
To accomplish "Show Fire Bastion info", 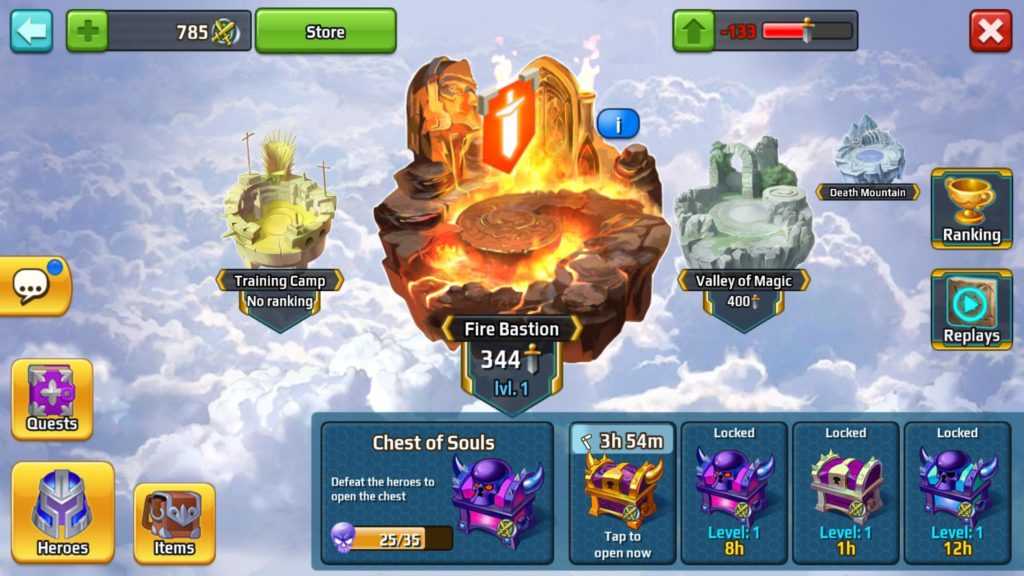I will (618, 124).
